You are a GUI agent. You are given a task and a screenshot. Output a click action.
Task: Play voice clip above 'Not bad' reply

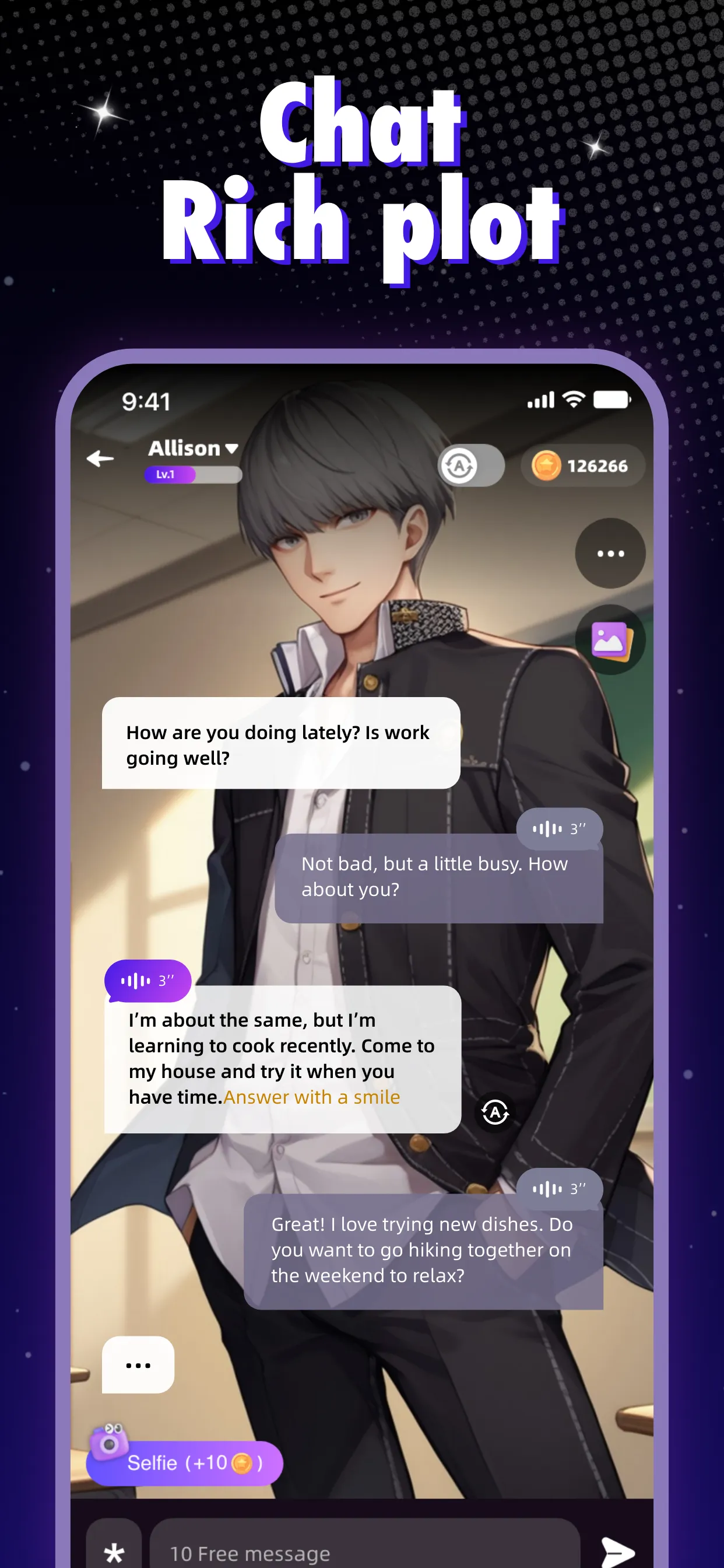point(558,828)
